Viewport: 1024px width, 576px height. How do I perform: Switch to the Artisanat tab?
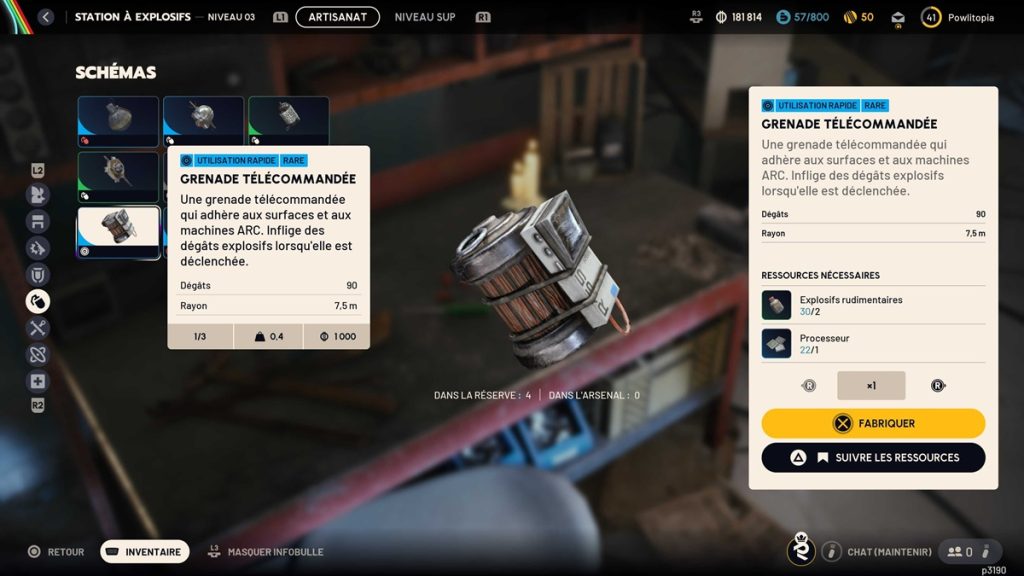coord(337,17)
